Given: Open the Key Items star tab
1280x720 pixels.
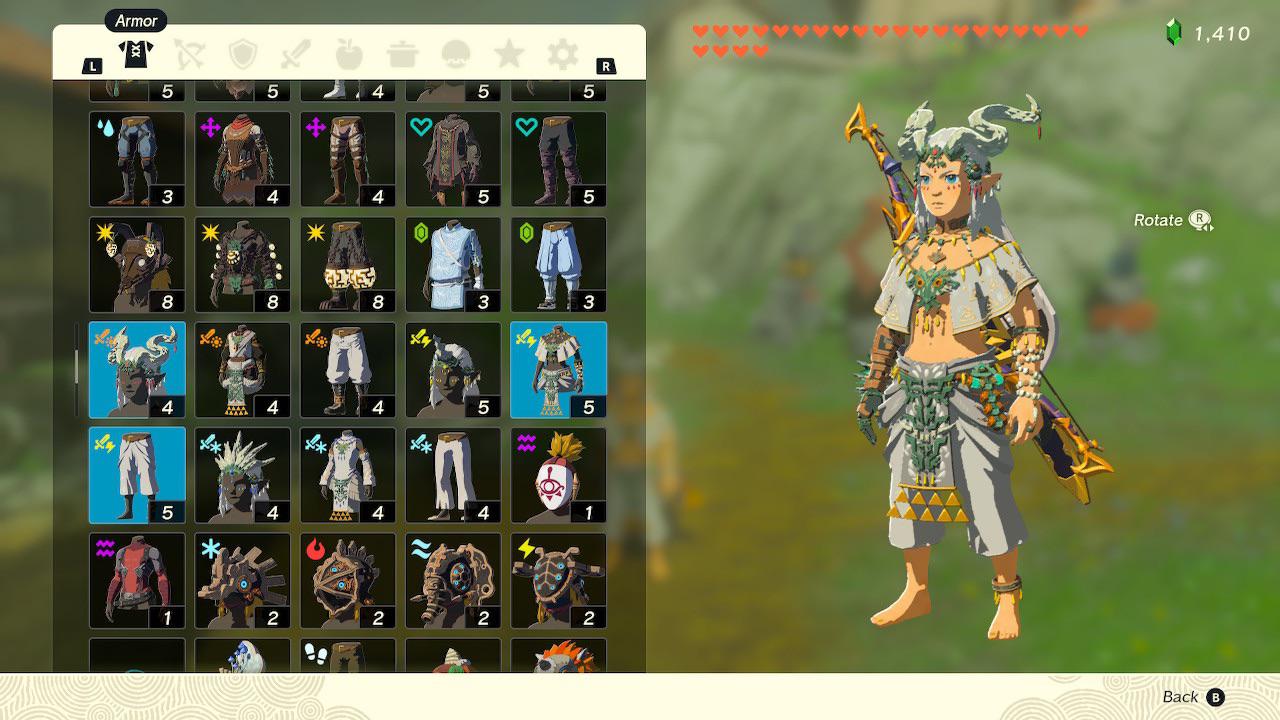Looking at the screenshot, I should click(509, 55).
